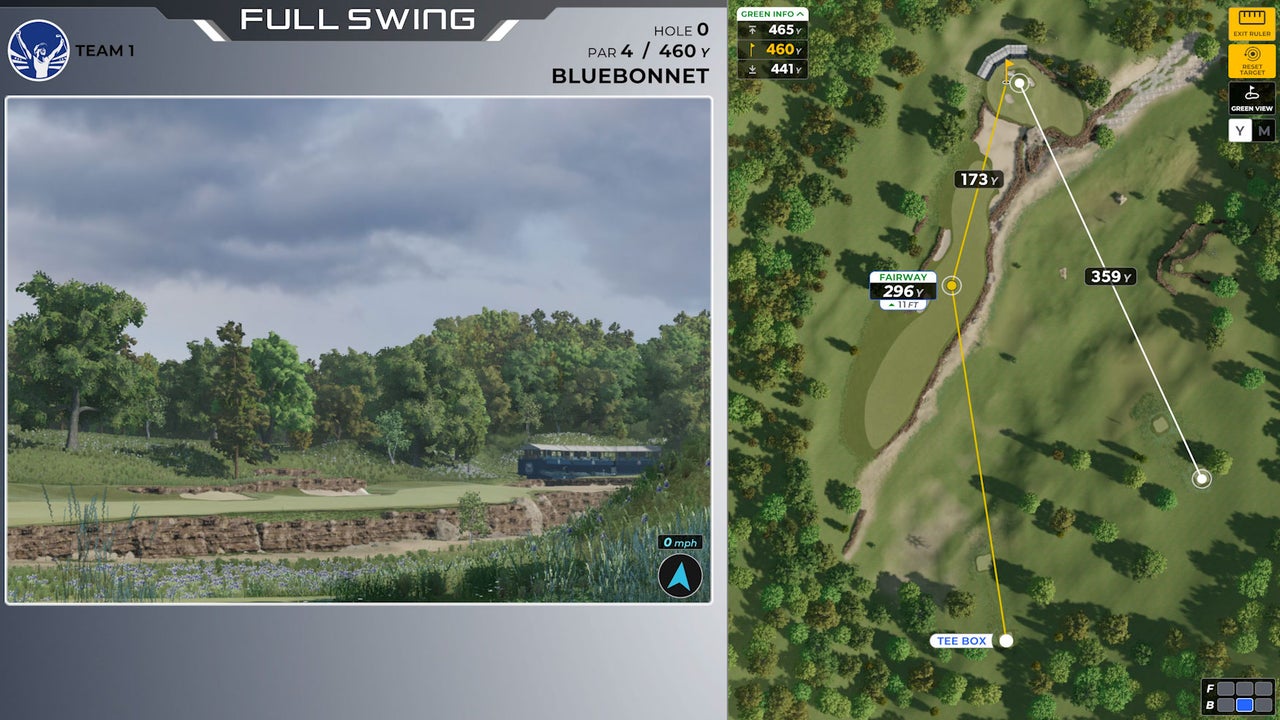Switch units to meters with the M toggle

click(1265, 130)
